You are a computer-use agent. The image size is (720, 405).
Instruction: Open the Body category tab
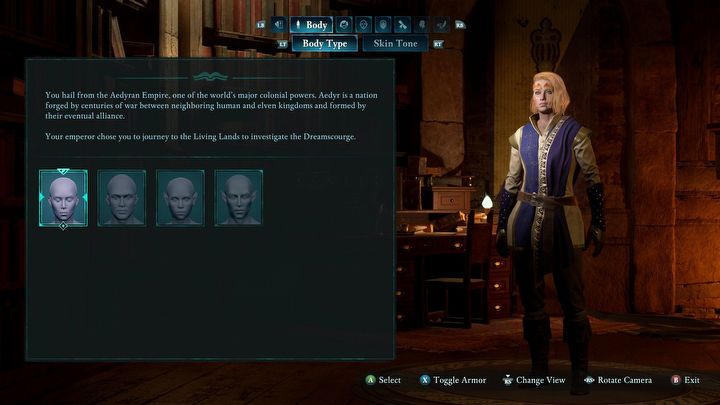point(311,25)
